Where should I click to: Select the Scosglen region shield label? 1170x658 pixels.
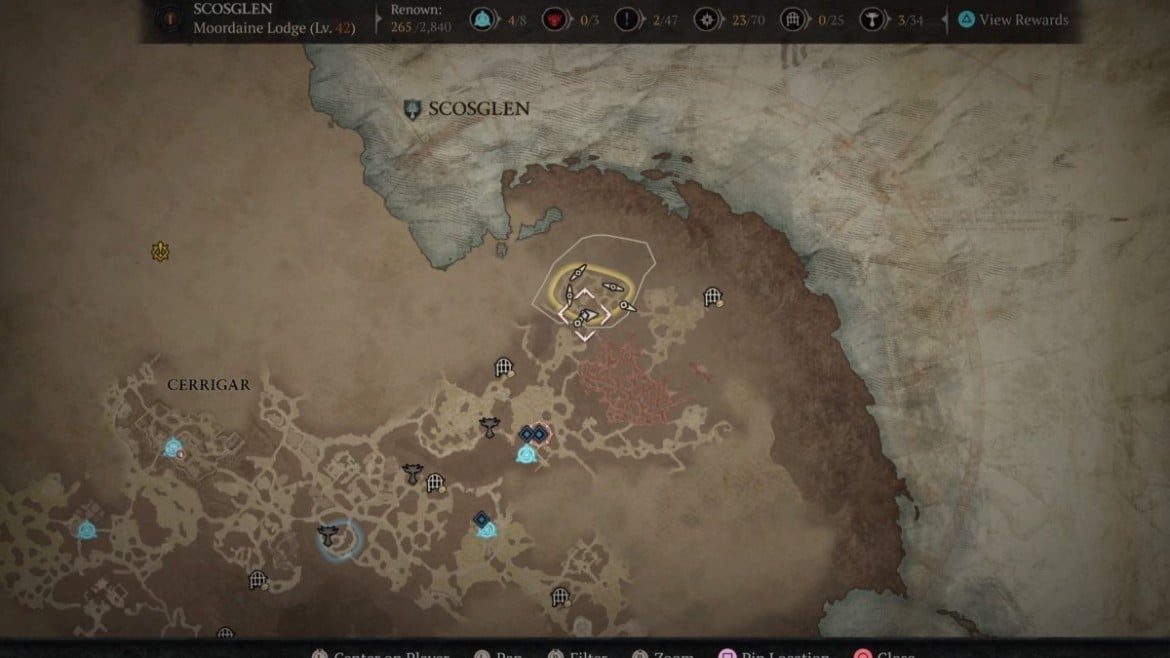pos(465,109)
